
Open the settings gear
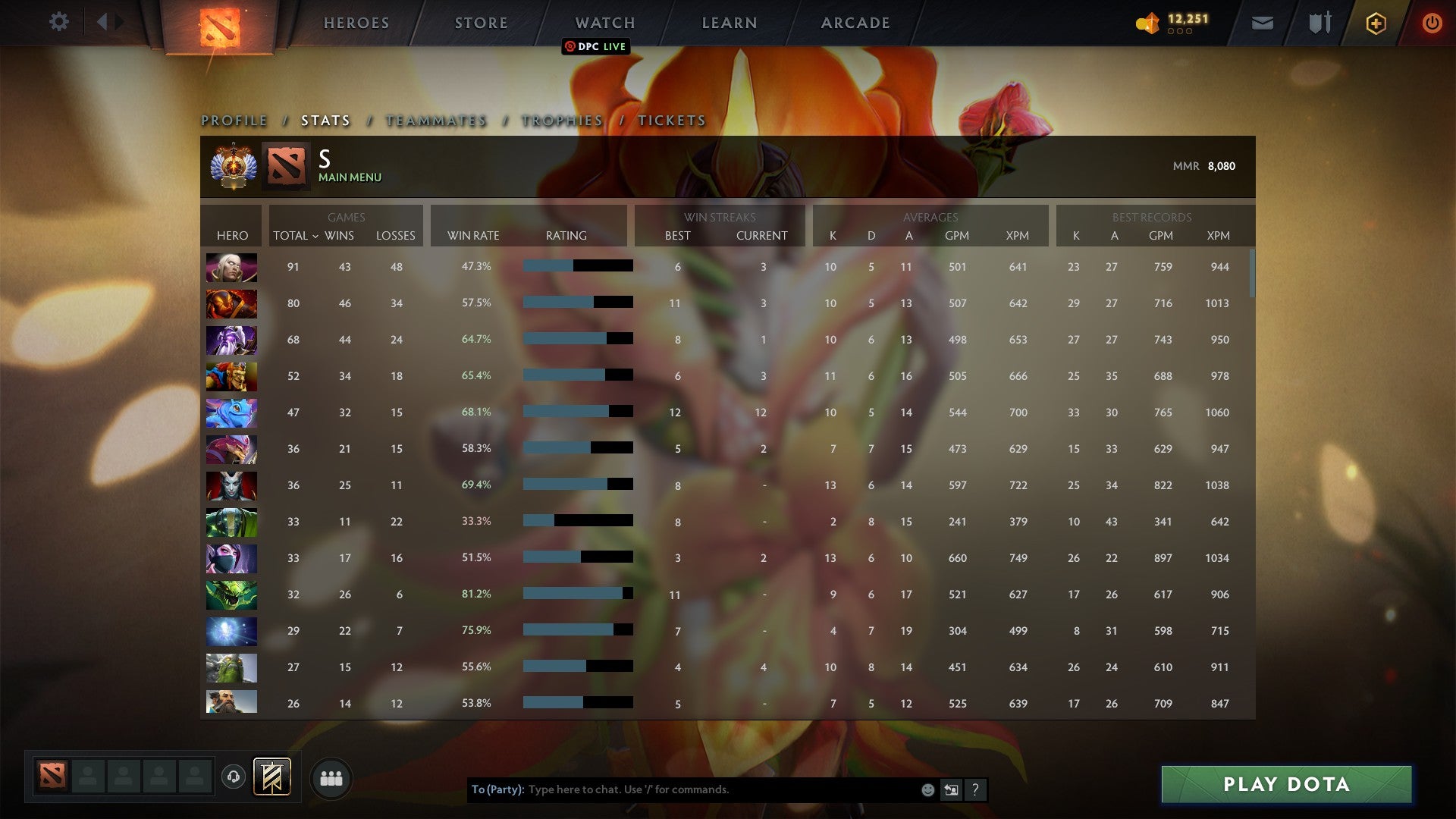[59, 22]
